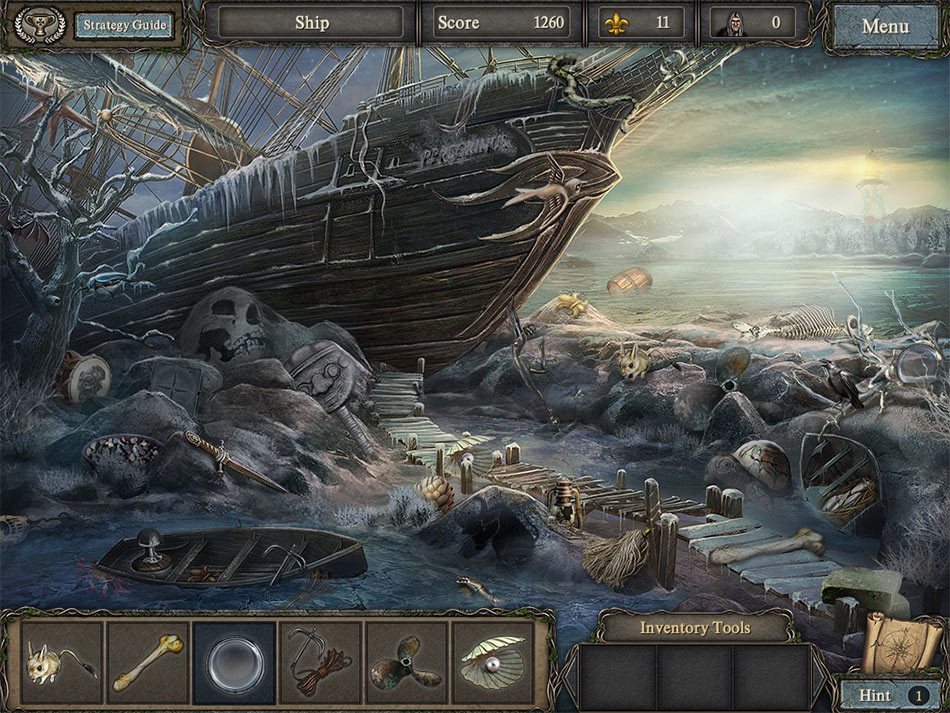Open the Strategy Guide
Screen dimensions: 950x713
tap(124, 25)
